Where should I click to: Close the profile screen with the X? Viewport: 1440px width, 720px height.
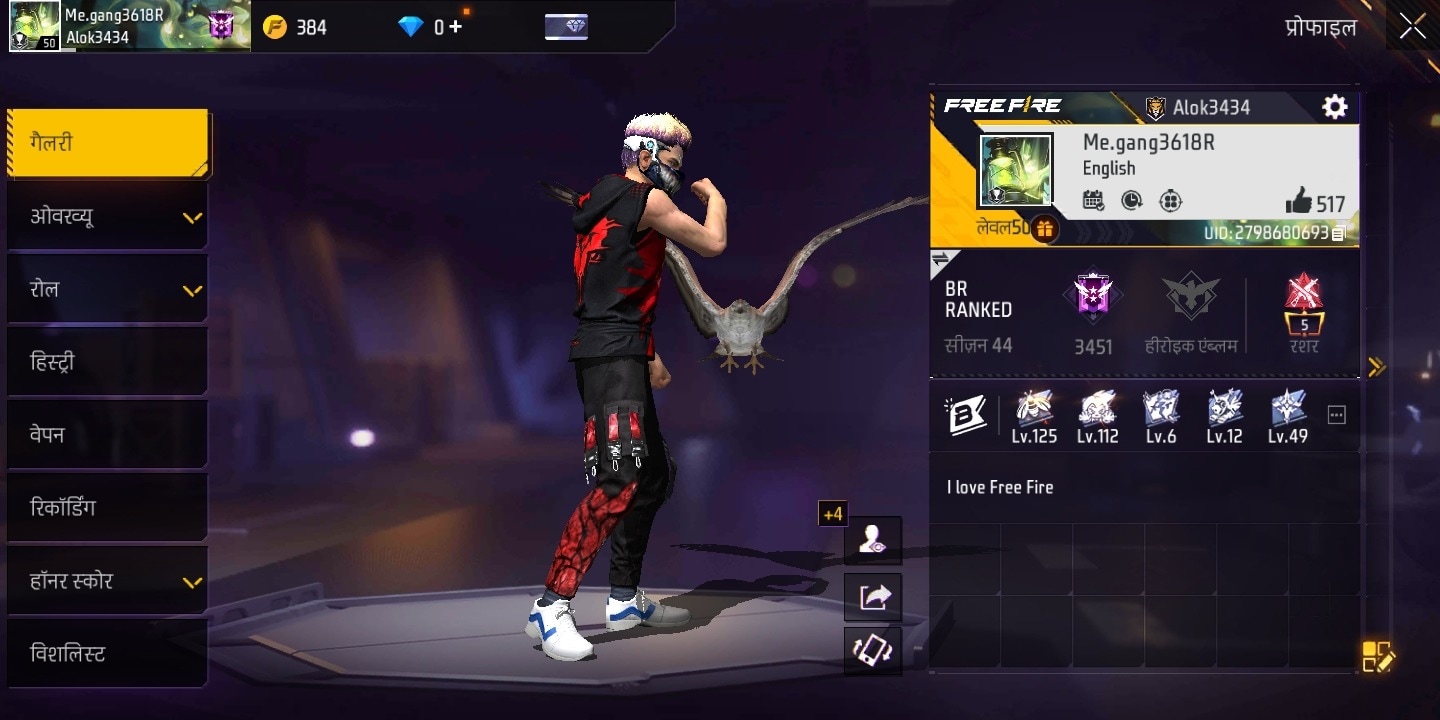pos(1412,26)
